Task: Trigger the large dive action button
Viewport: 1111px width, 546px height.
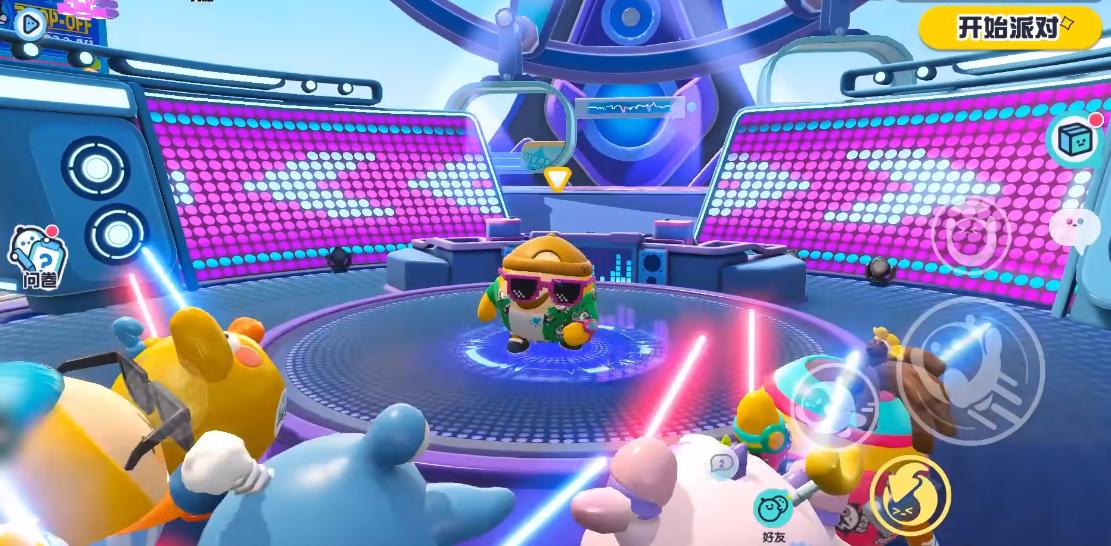Action: tap(970, 370)
